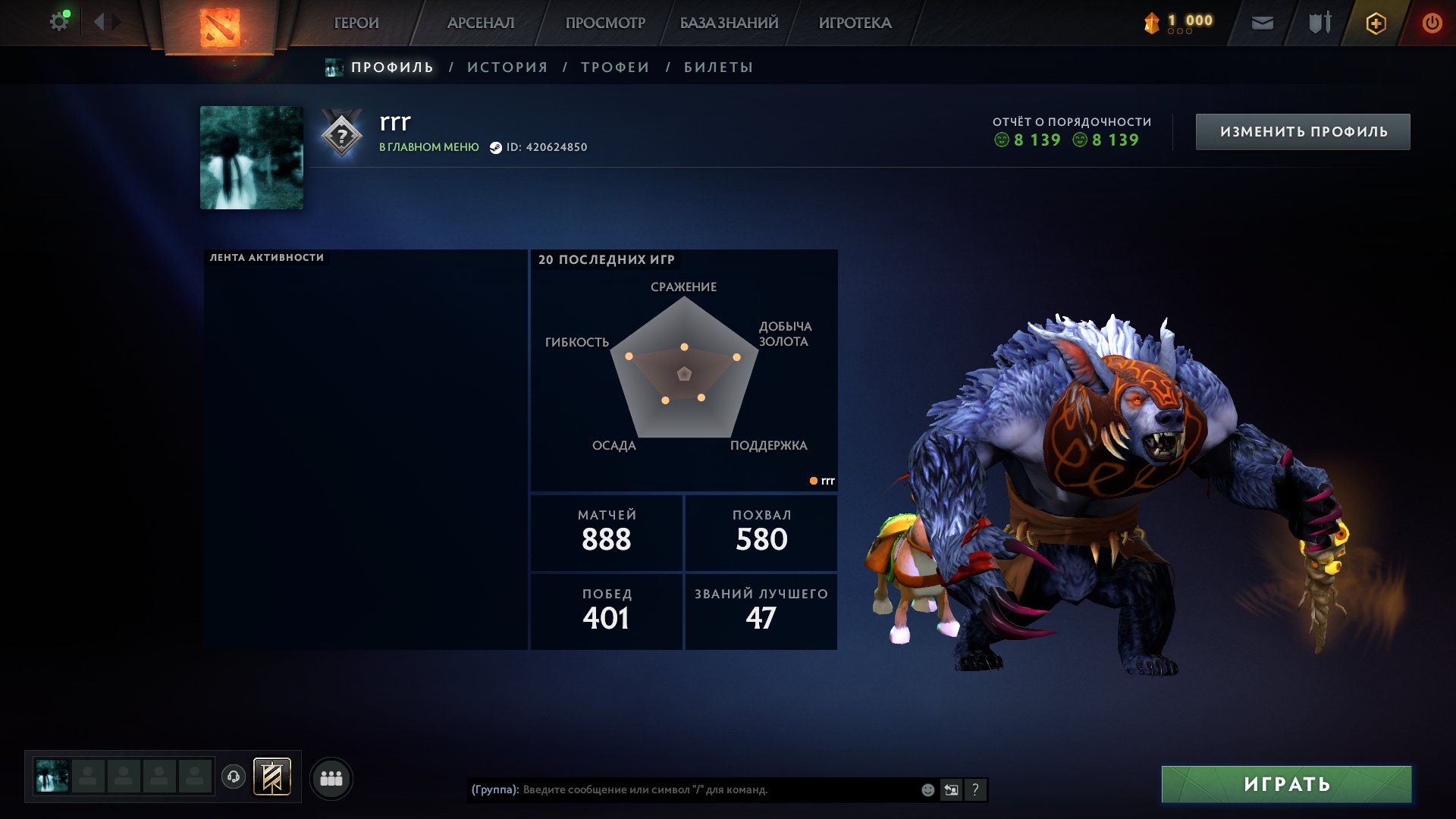Image resolution: width=1456 pixels, height=819 pixels.
Task: Navigate back with the left arrow
Action: 99,22
